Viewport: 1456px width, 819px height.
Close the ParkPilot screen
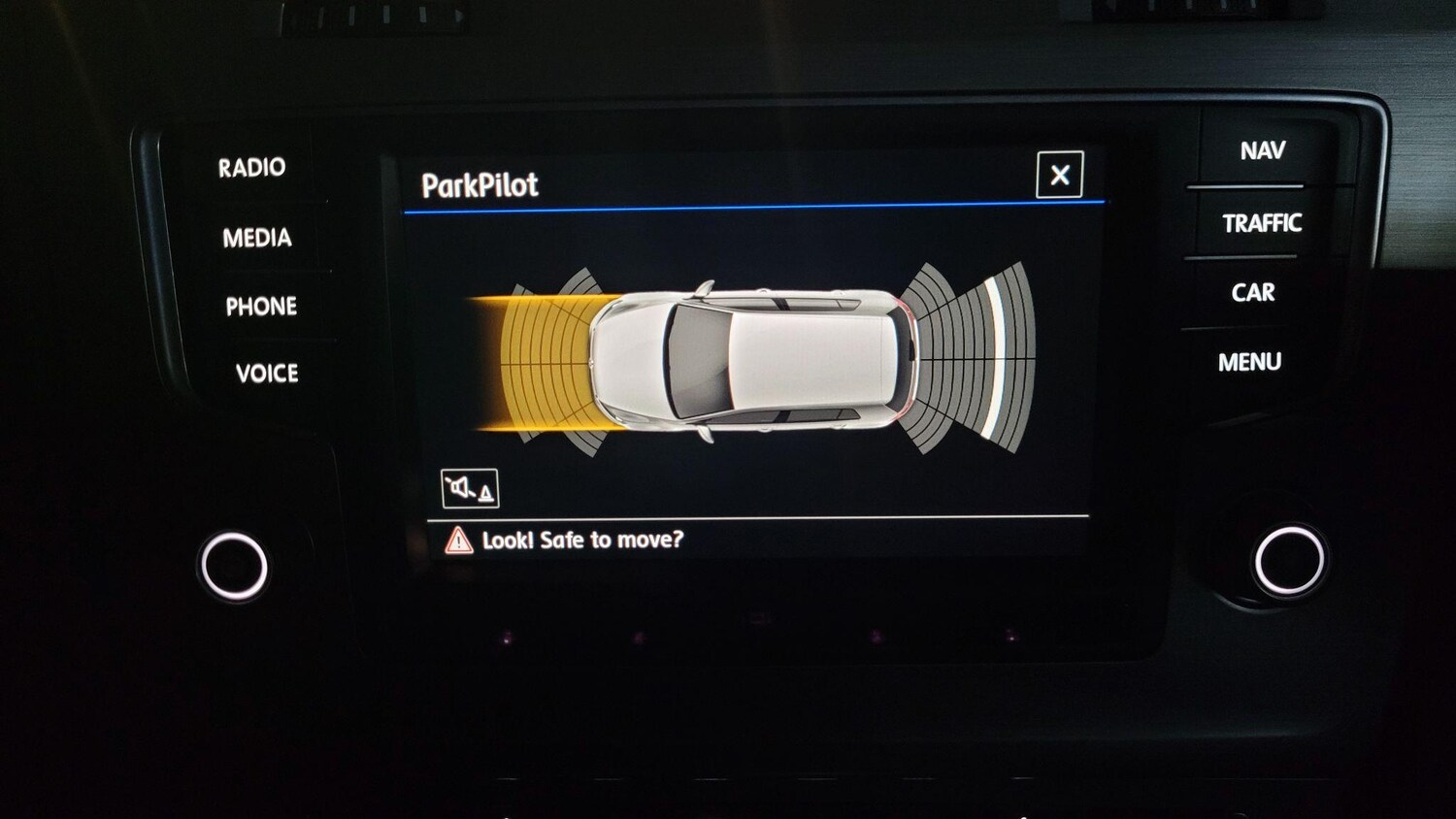[x=1059, y=175]
